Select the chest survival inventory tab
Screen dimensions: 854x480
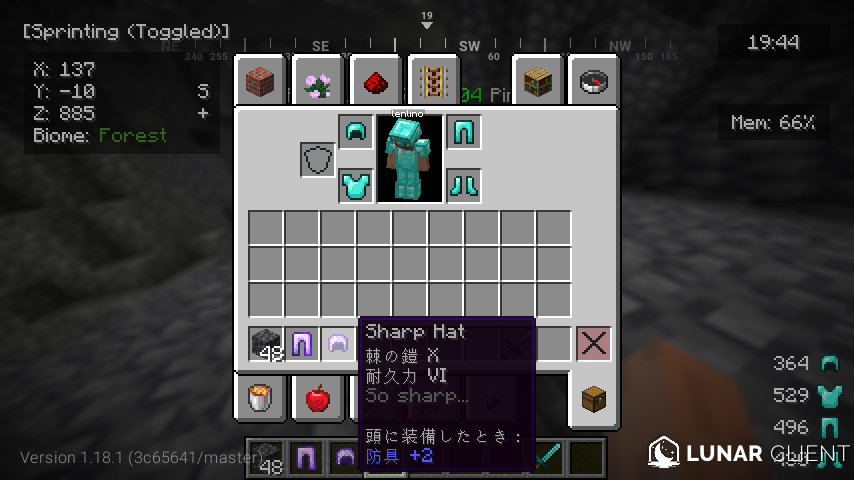(594, 399)
